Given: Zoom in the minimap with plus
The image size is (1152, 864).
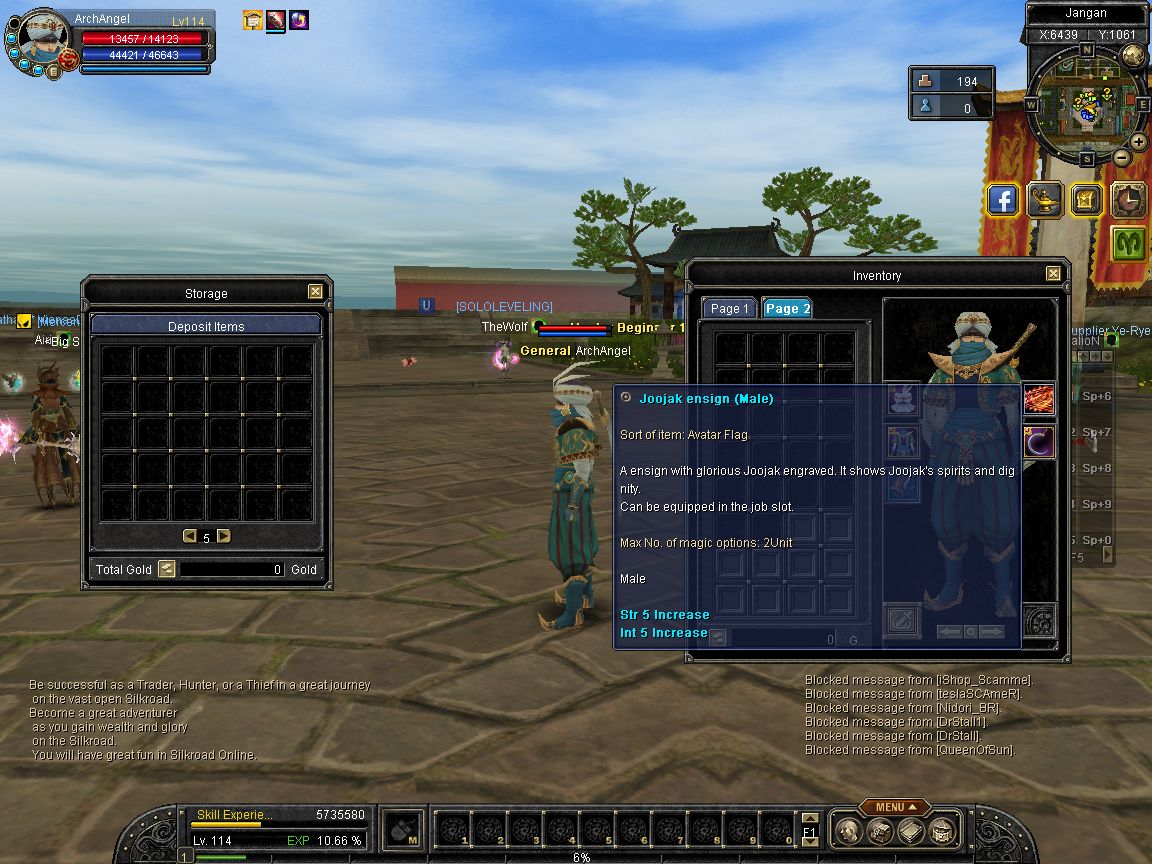Looking at the screenshot, I should click(x=1139, y=142).
